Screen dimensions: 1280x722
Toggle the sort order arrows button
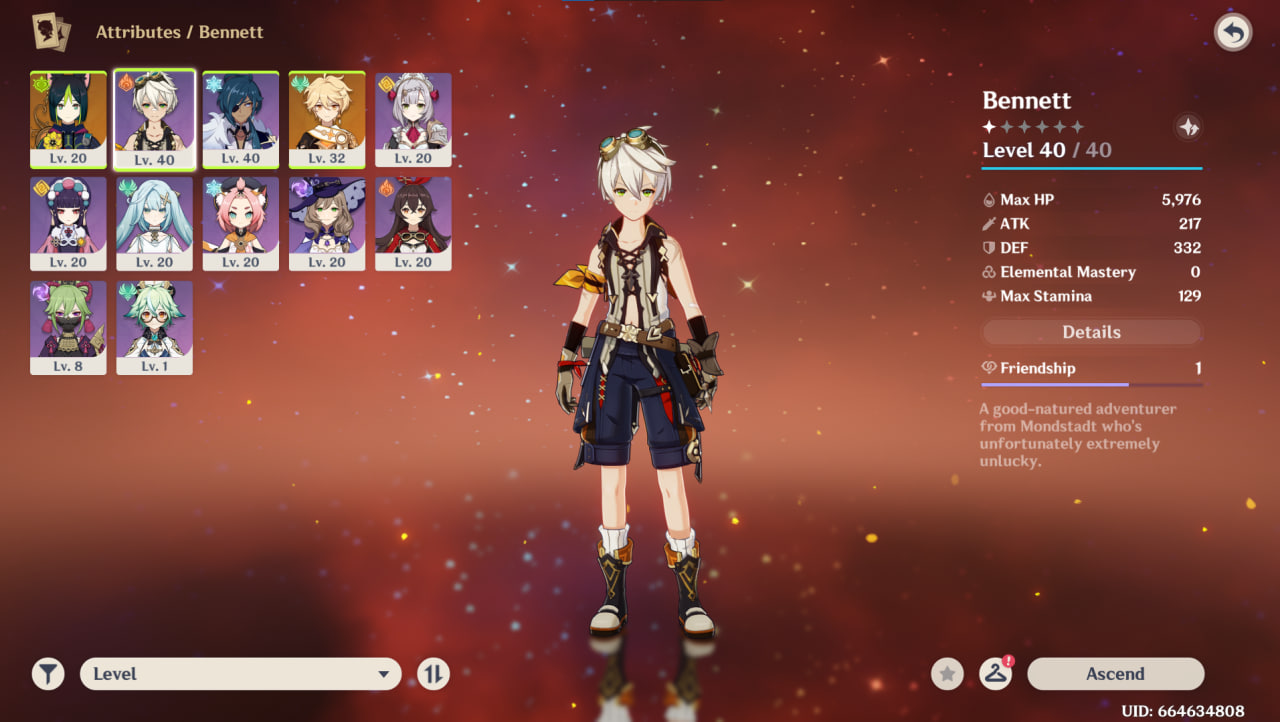tap(433, 674)
